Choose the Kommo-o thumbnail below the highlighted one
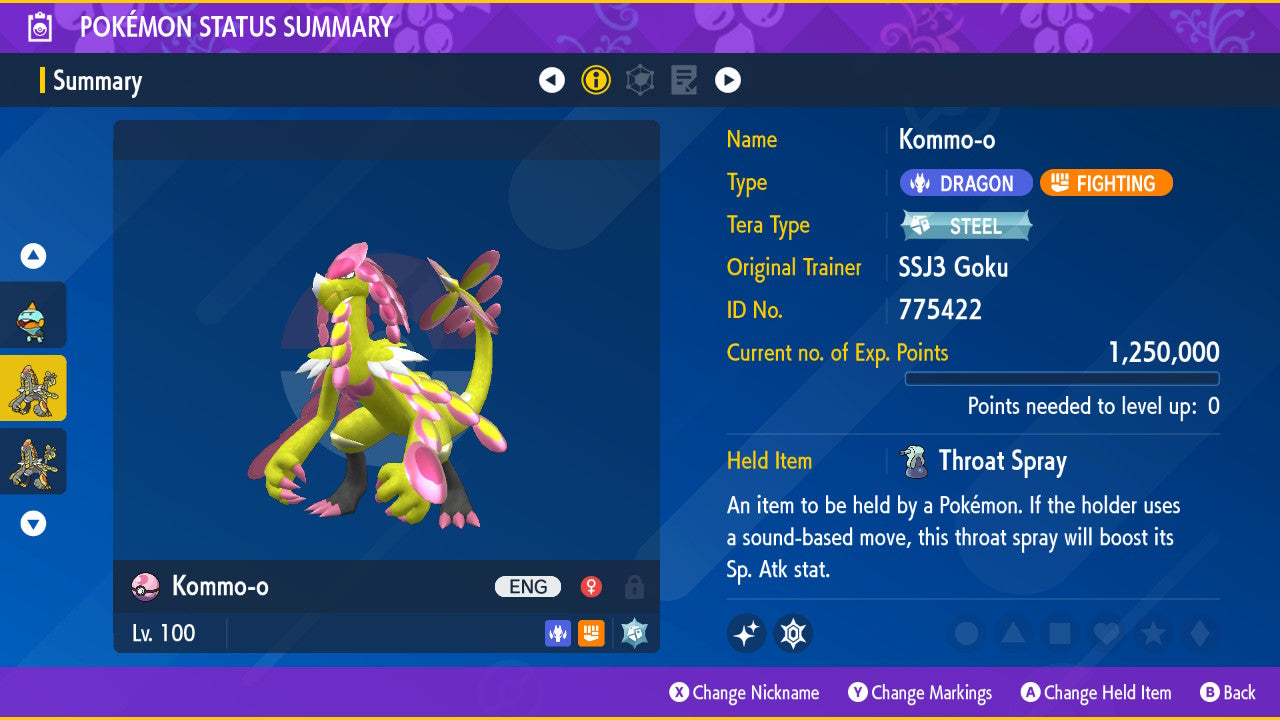This screenshot has height=720, width=1280. pos(33,461)
